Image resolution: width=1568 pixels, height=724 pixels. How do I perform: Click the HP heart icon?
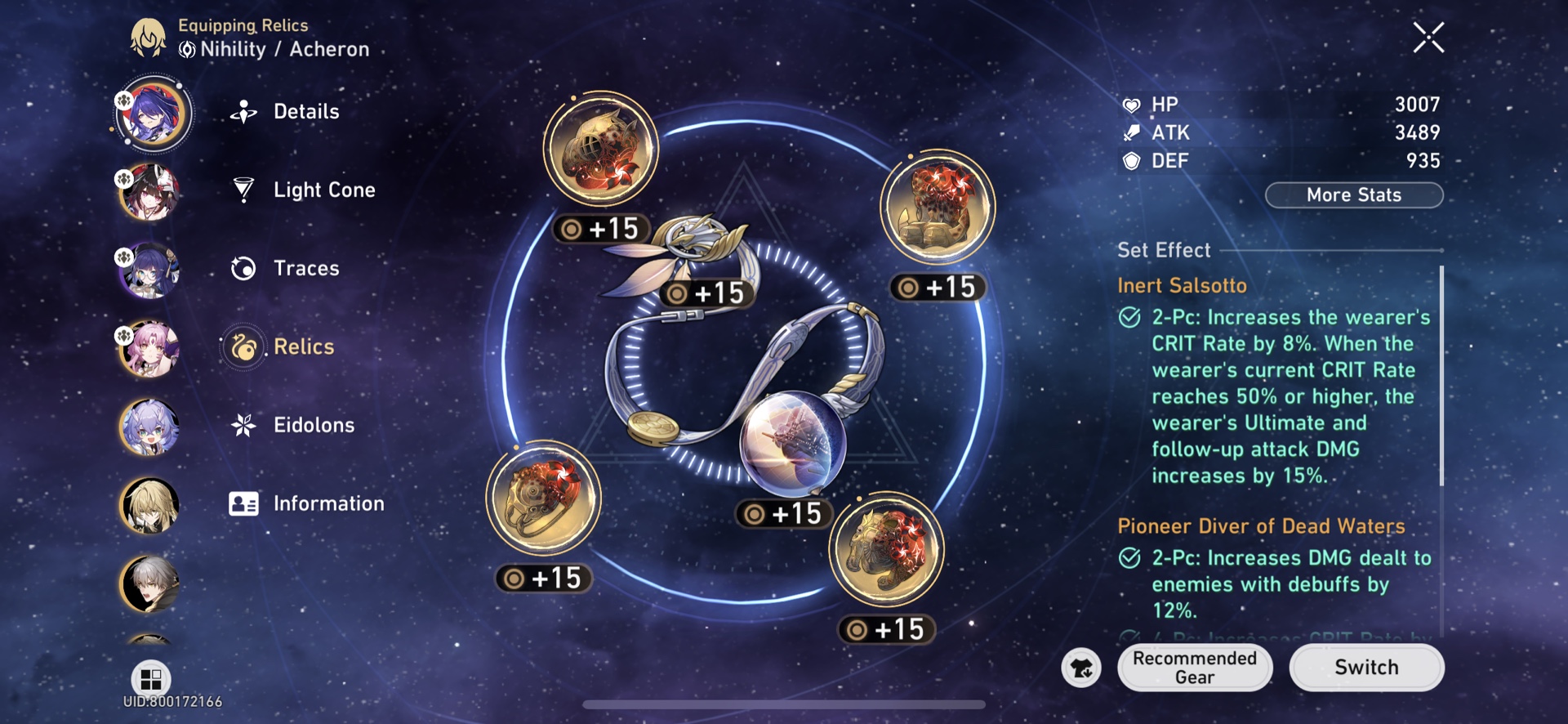pos(1131,104)
